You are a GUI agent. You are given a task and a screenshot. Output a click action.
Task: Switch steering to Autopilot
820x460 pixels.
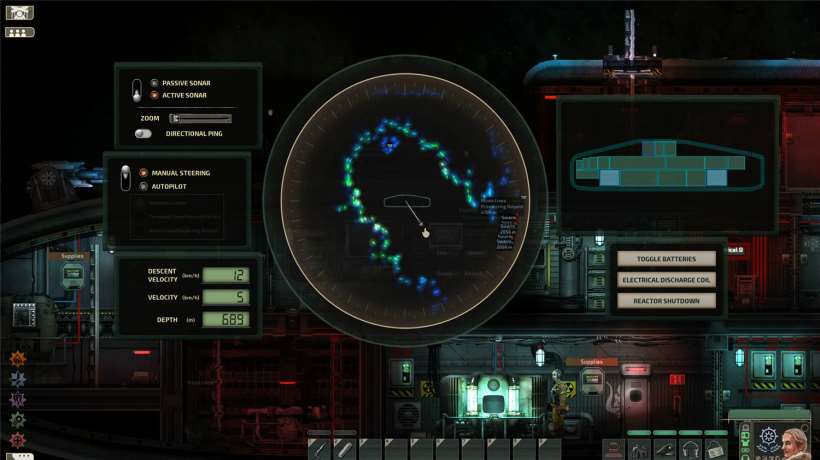click(143, 186)
